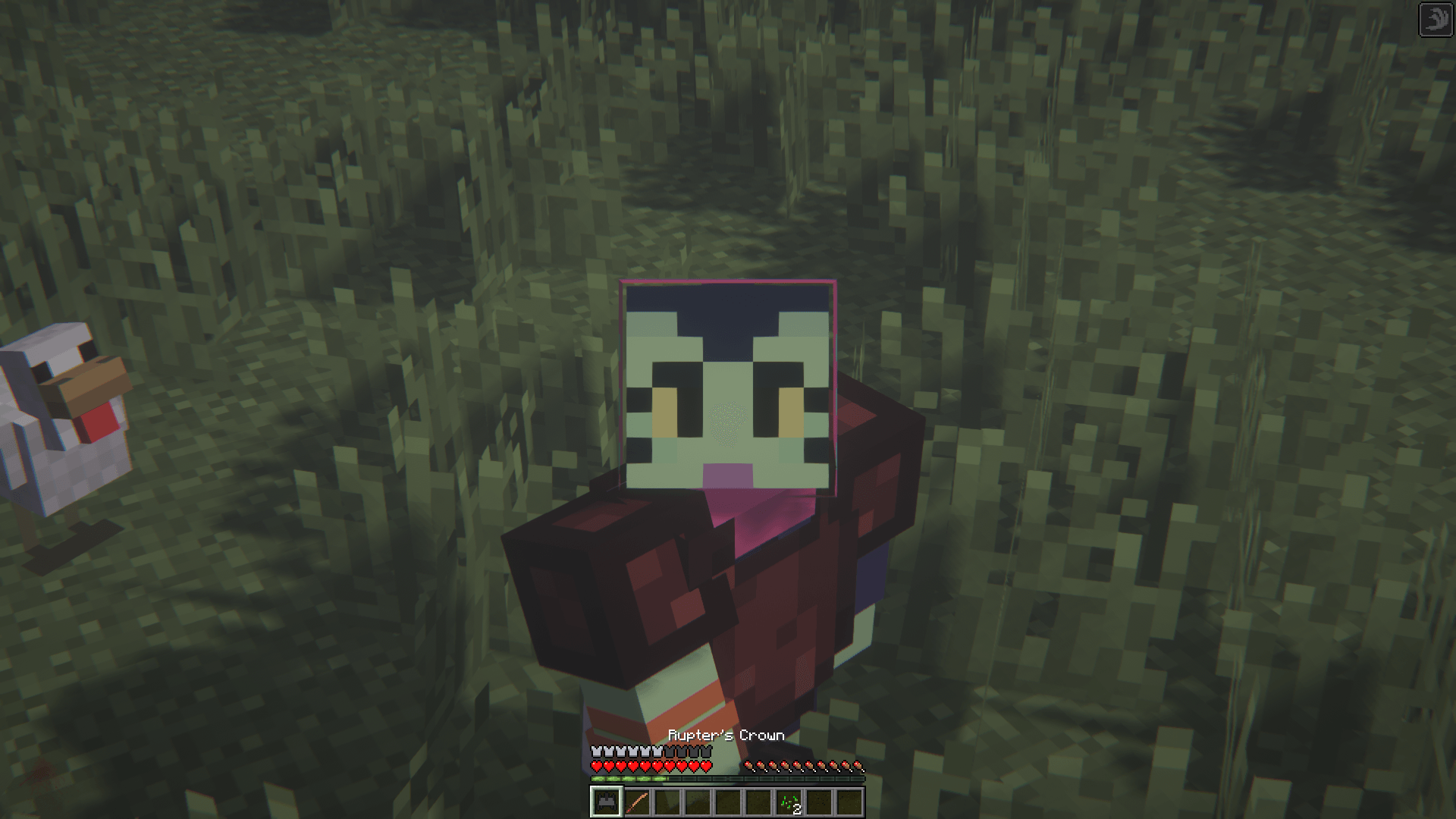Select the empty ninth hotbar slot

point(851,802)
